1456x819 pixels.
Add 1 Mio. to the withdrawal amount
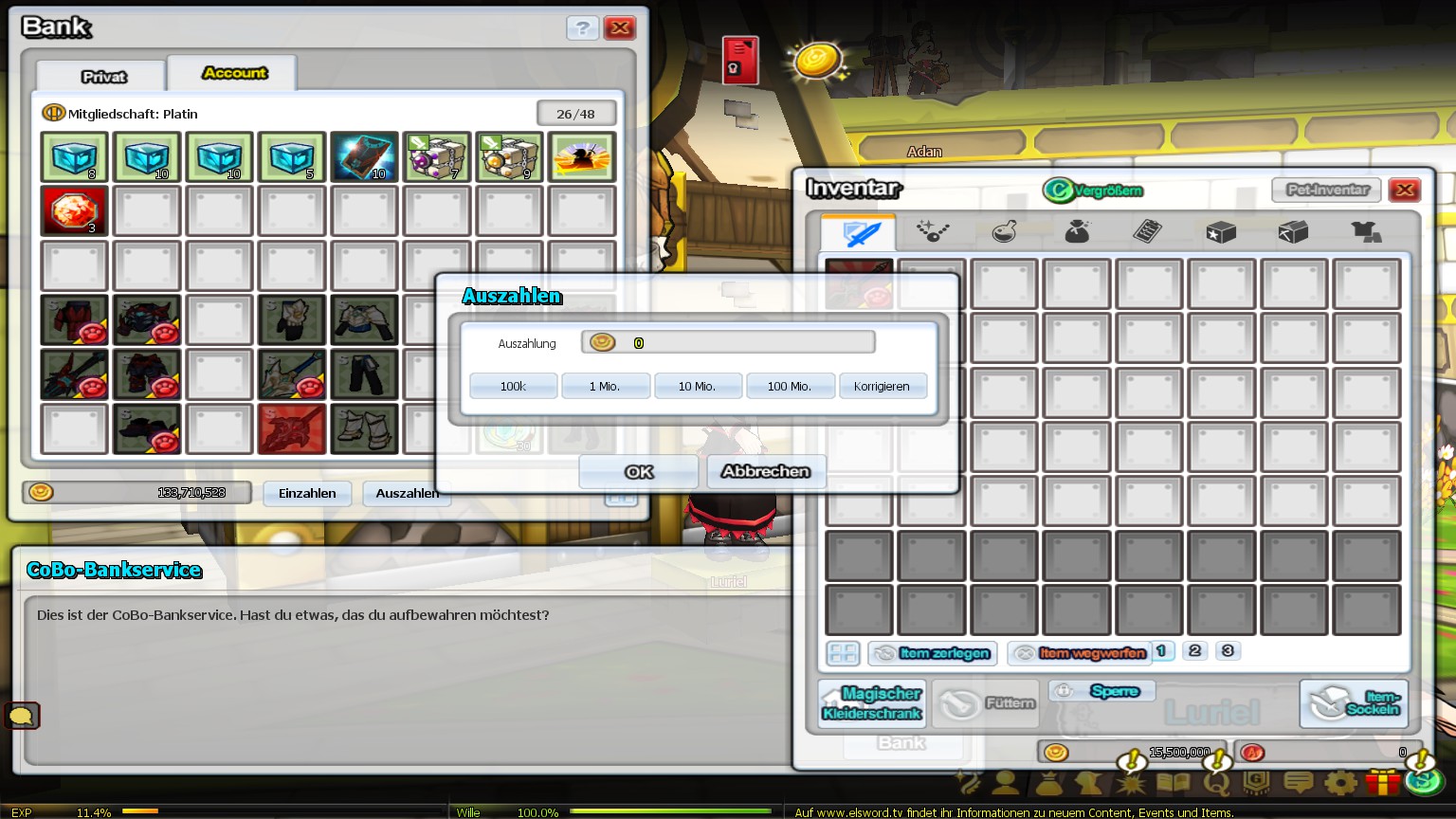(x=605, y=386)
